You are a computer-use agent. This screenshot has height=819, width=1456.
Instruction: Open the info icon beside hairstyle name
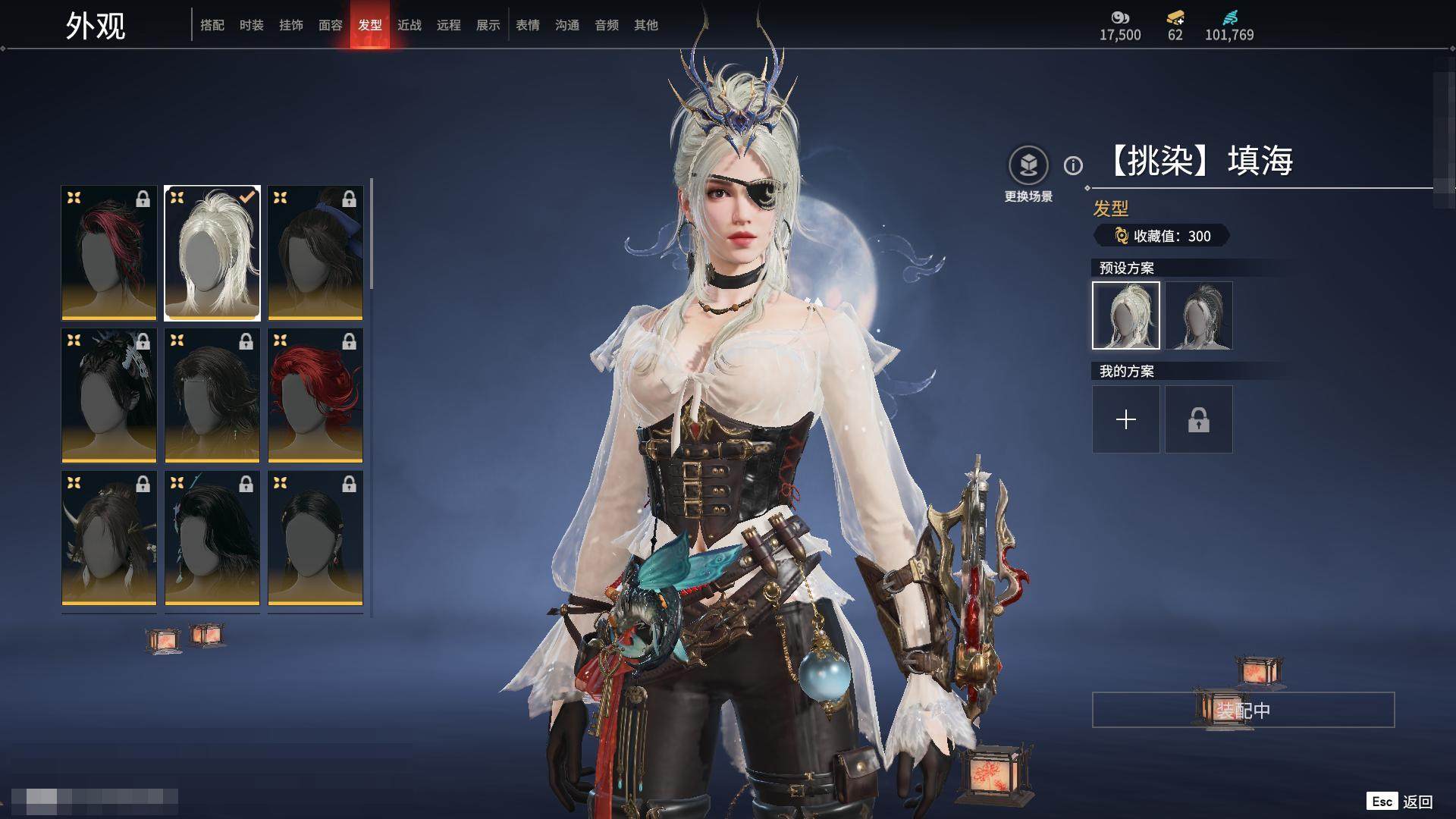[1073, 165]
